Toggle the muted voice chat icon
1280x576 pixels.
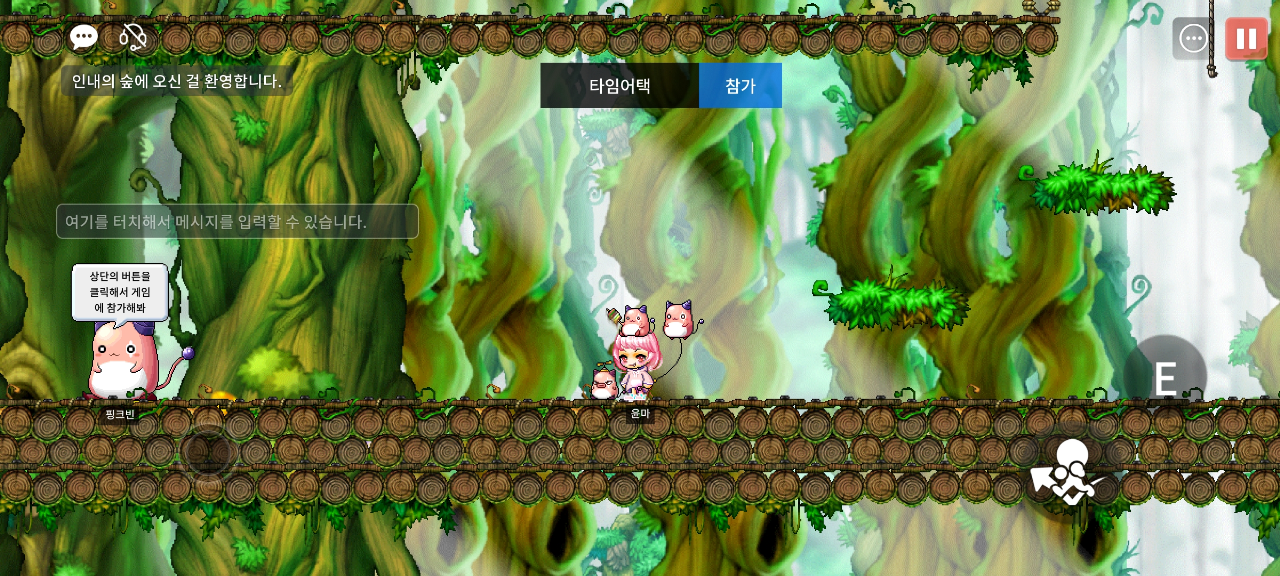coord(133,38)
